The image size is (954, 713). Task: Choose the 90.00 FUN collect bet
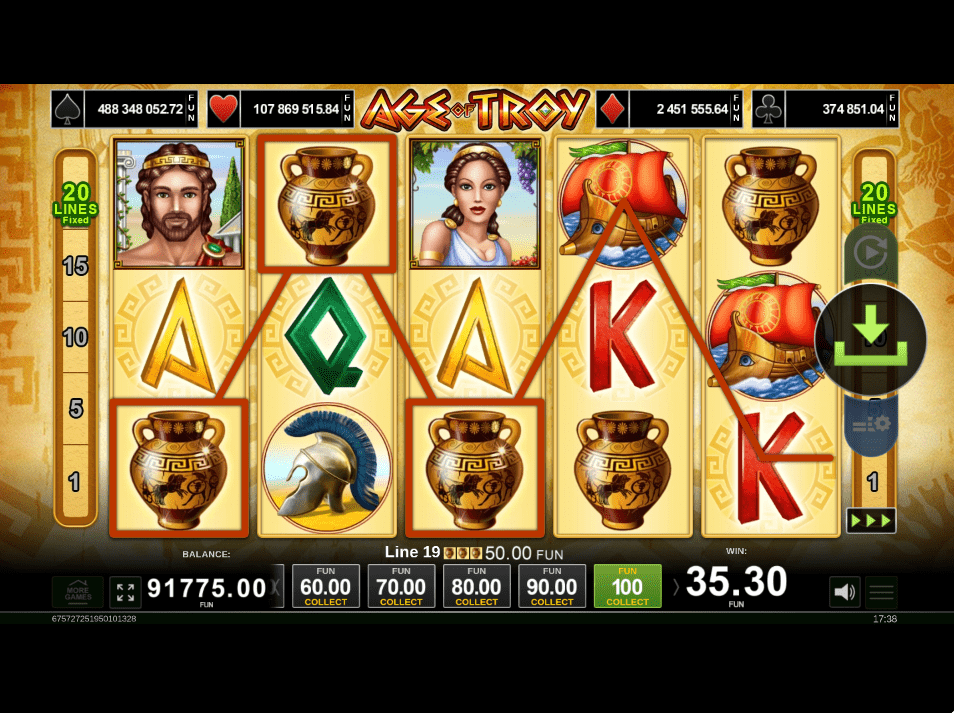click(552, 586)
